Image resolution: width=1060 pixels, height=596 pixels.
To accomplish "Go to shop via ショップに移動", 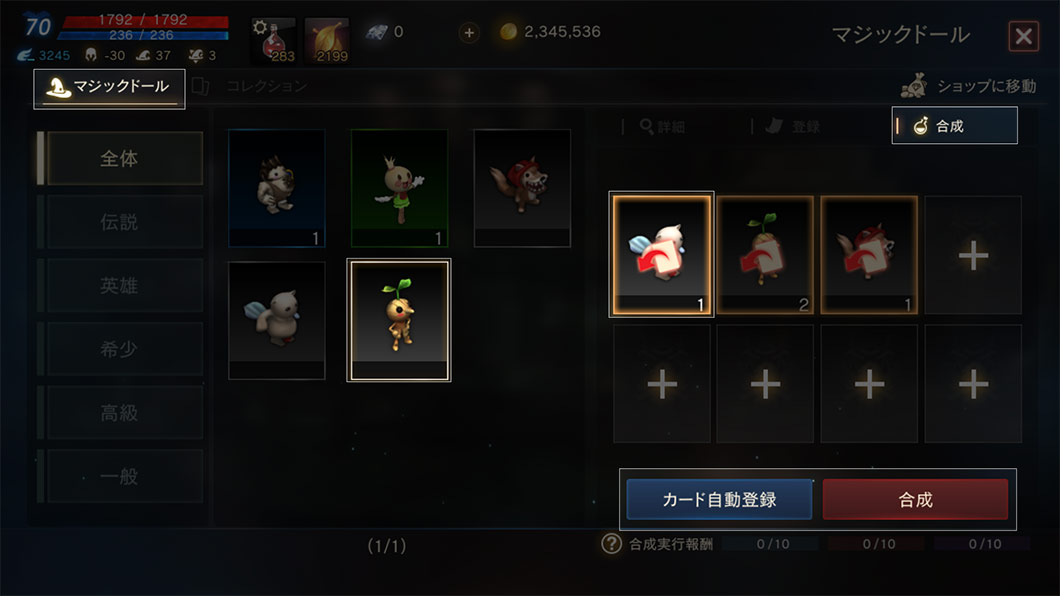I will pyautogui.click(x=970, y=87).
